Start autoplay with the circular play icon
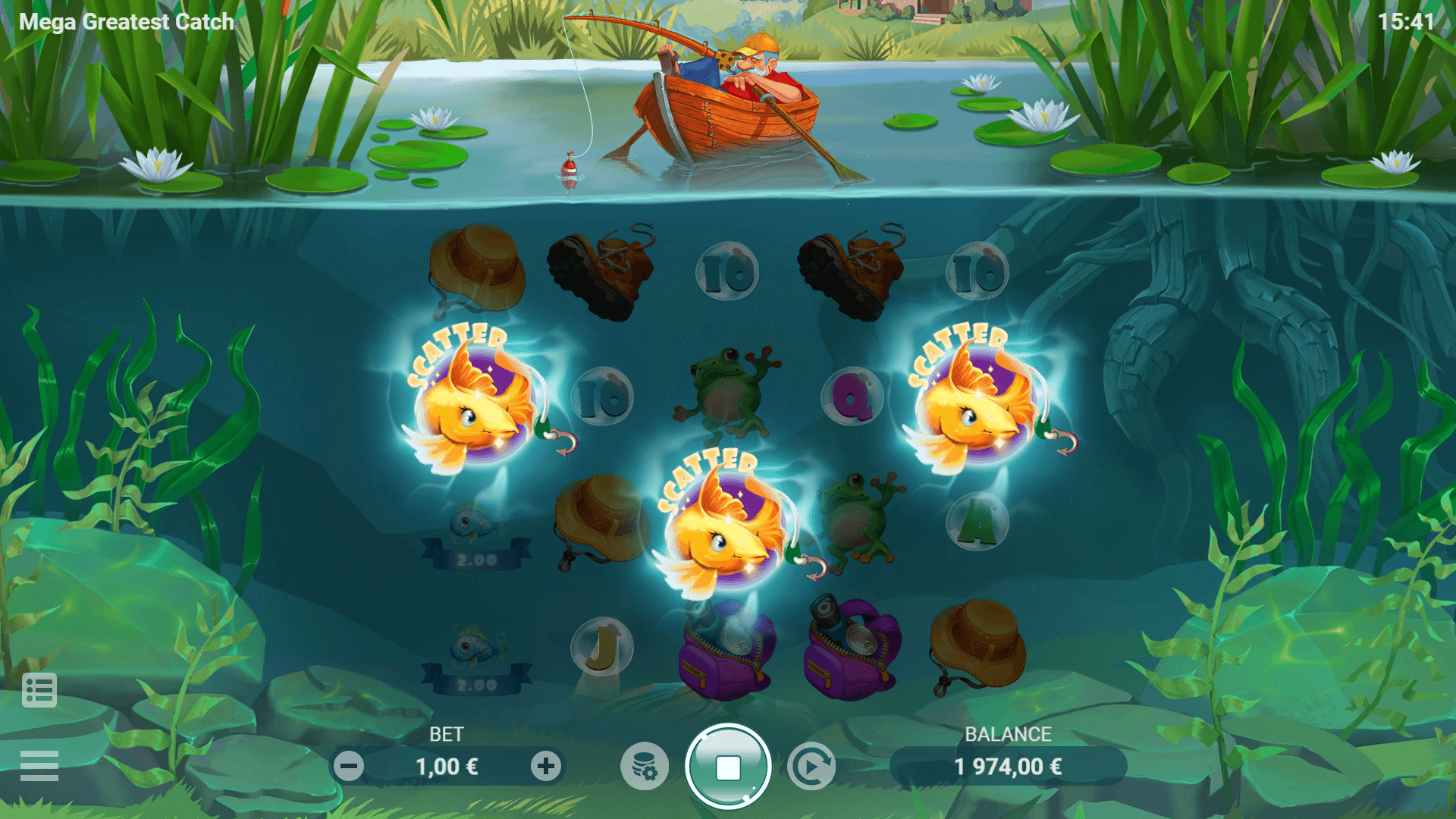1456x819 pixels. (811, 767)
